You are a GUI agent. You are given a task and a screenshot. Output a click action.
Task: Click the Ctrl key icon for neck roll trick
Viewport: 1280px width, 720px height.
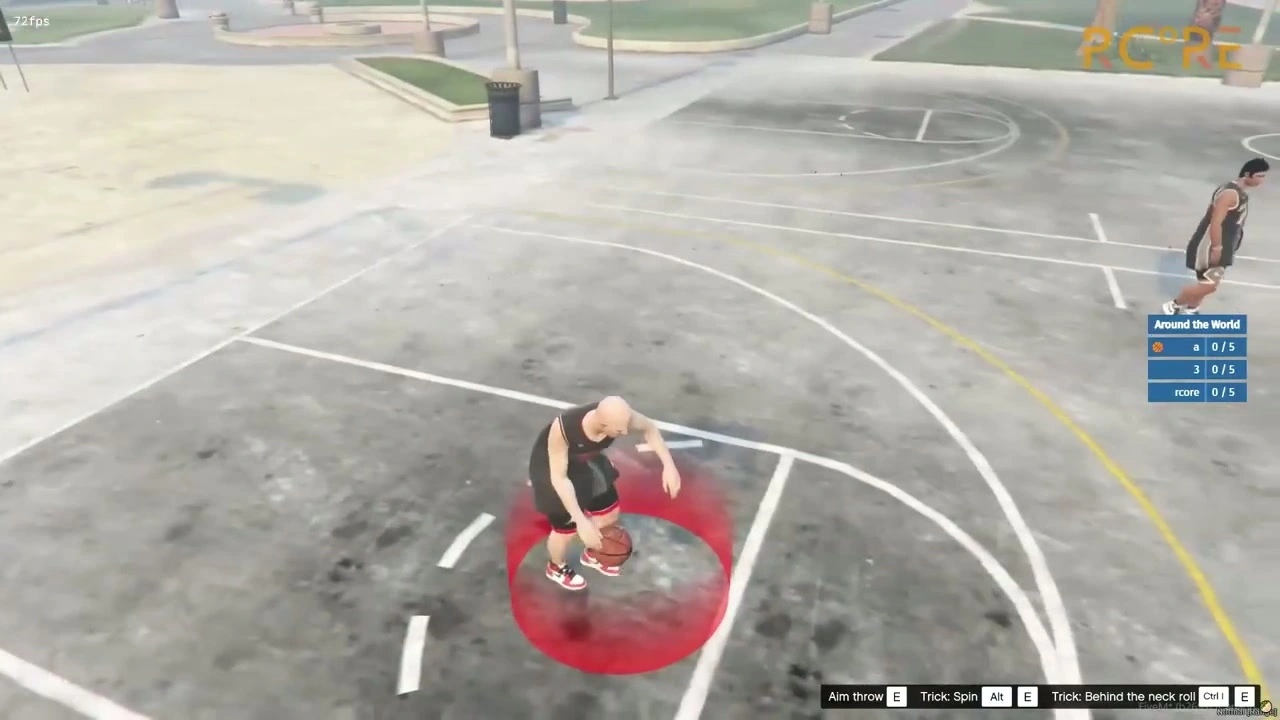(1212, 696)
